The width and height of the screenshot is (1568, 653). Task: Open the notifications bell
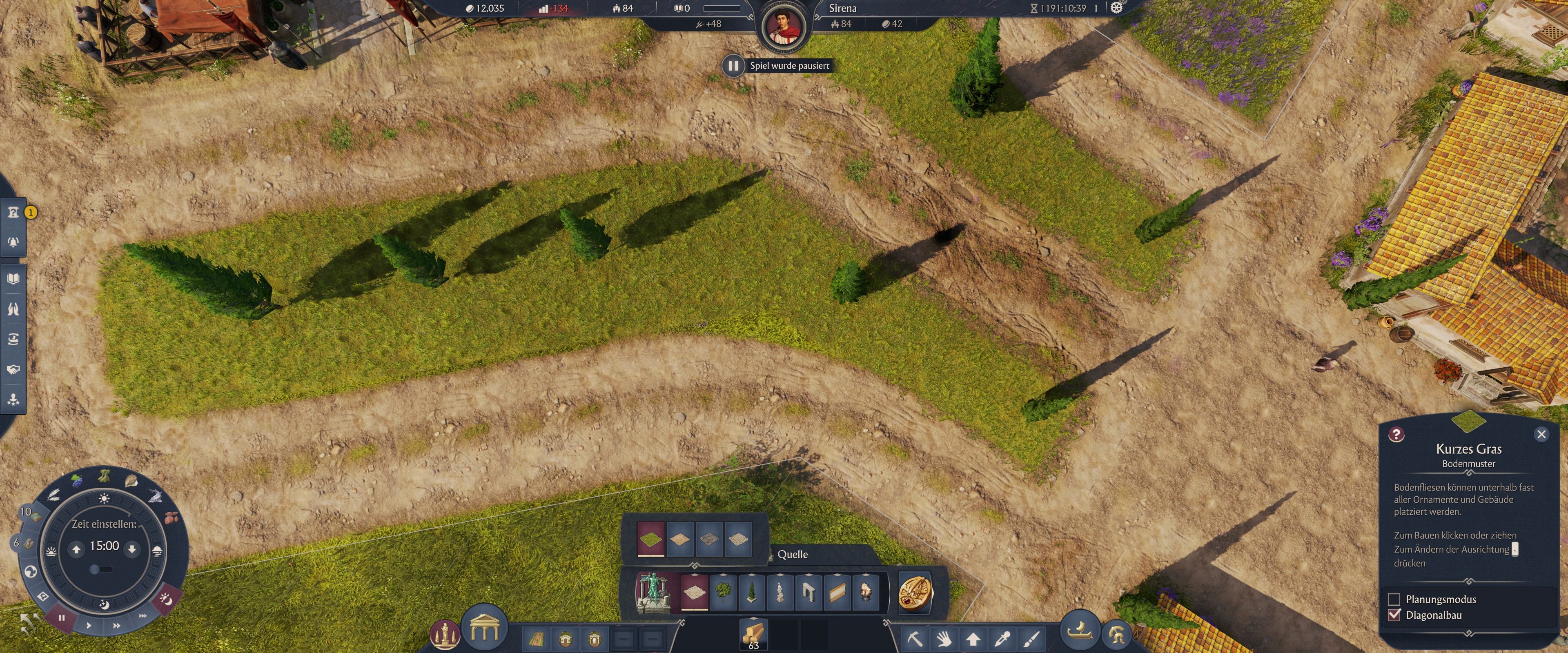pyautogui.click(x=13, y=242)
